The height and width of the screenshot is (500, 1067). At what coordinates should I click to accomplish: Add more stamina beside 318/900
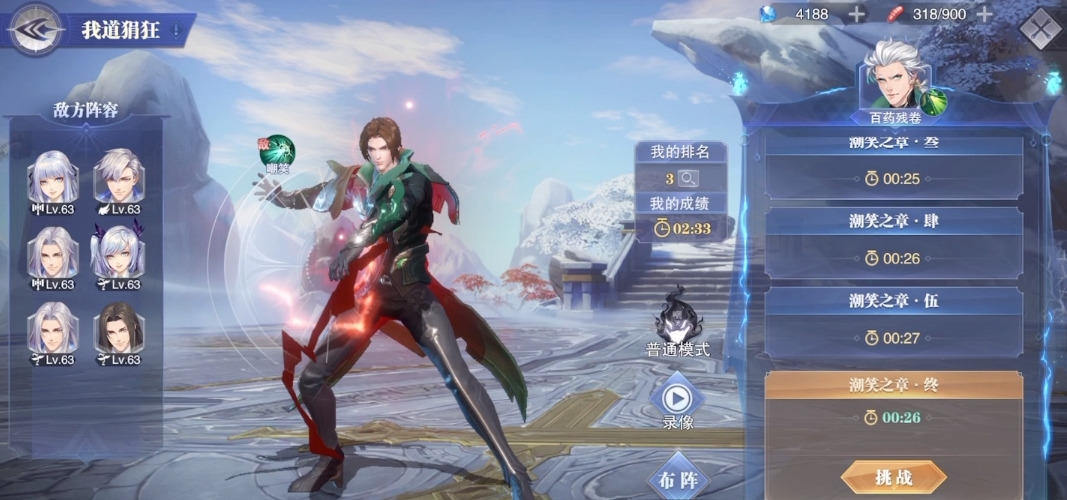click(x=984, y=14)
